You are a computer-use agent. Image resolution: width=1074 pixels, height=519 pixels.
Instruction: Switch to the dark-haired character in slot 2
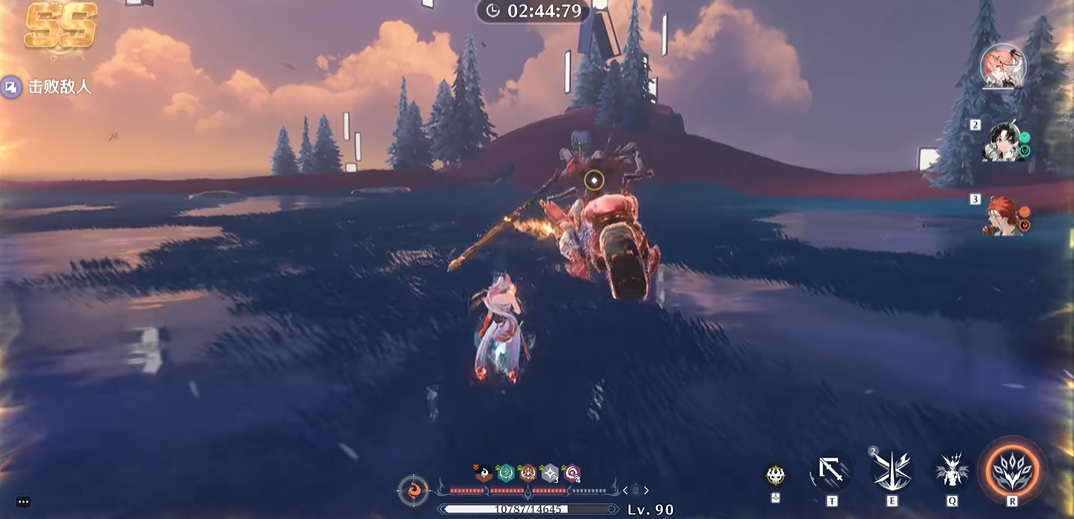pyautogui.click(x=1001, y=142)
